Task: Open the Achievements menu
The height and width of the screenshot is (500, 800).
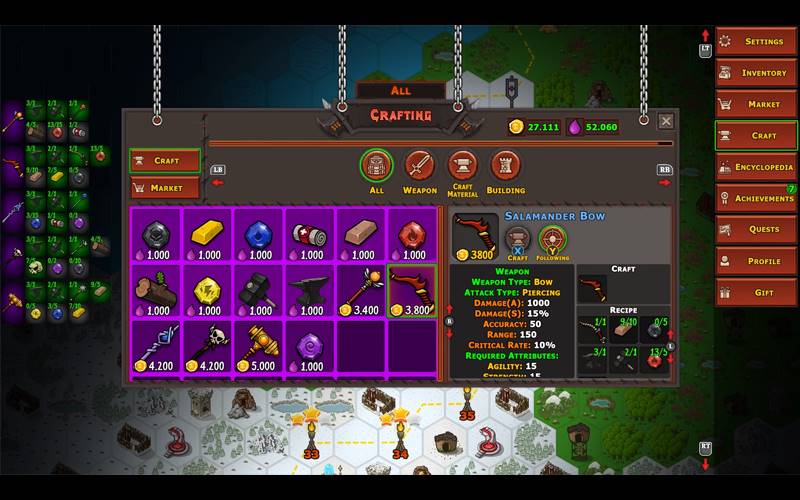Action: click(x=755, y=198)
